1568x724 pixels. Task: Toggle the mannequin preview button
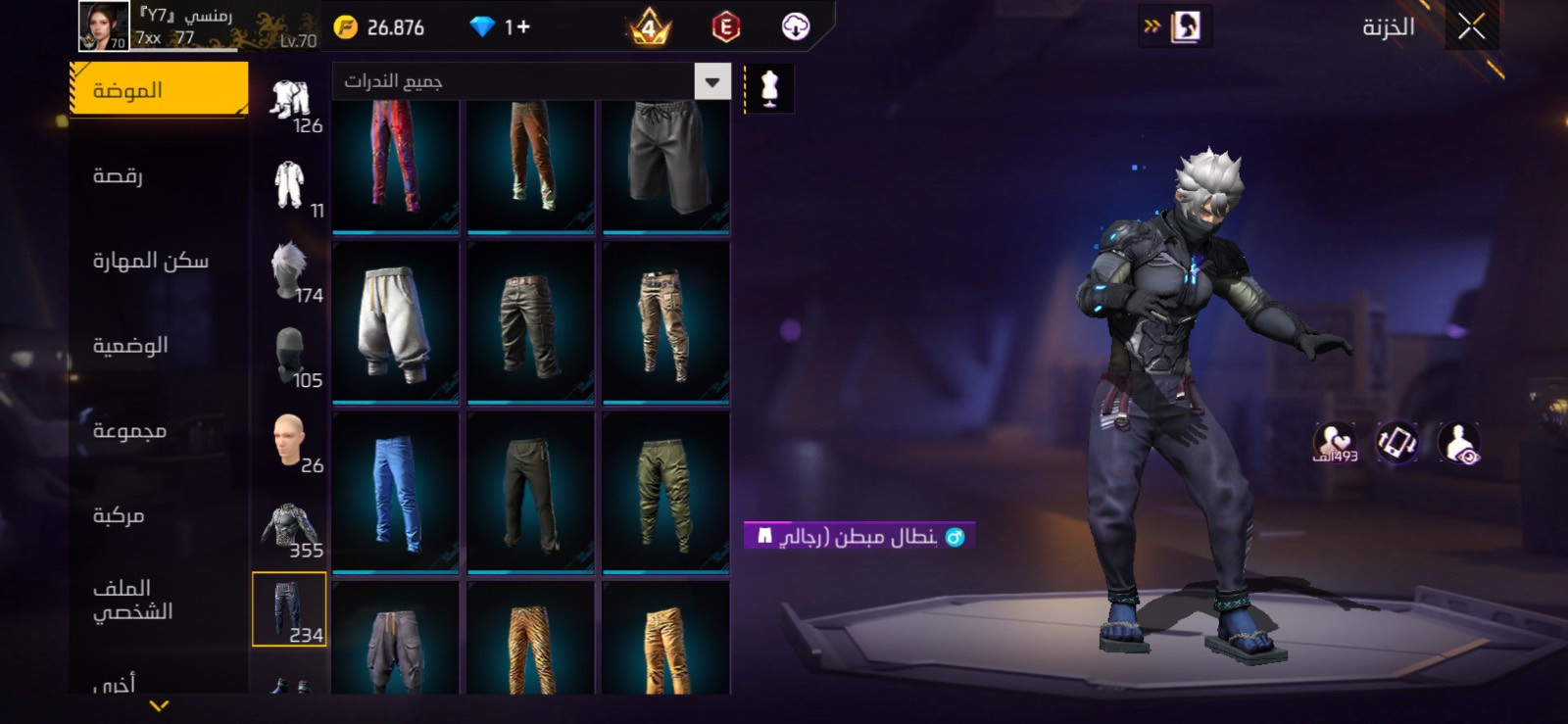tap(769, 88)
